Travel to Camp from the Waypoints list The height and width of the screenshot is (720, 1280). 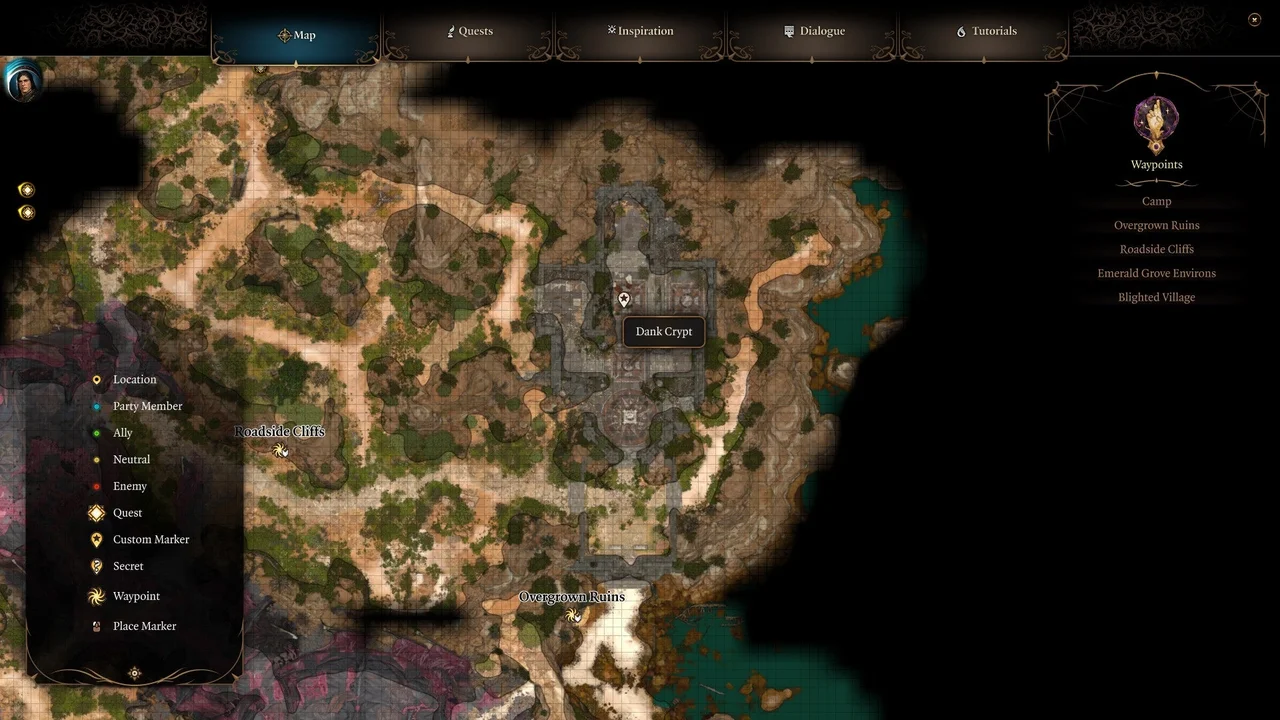coord(1156,201)
